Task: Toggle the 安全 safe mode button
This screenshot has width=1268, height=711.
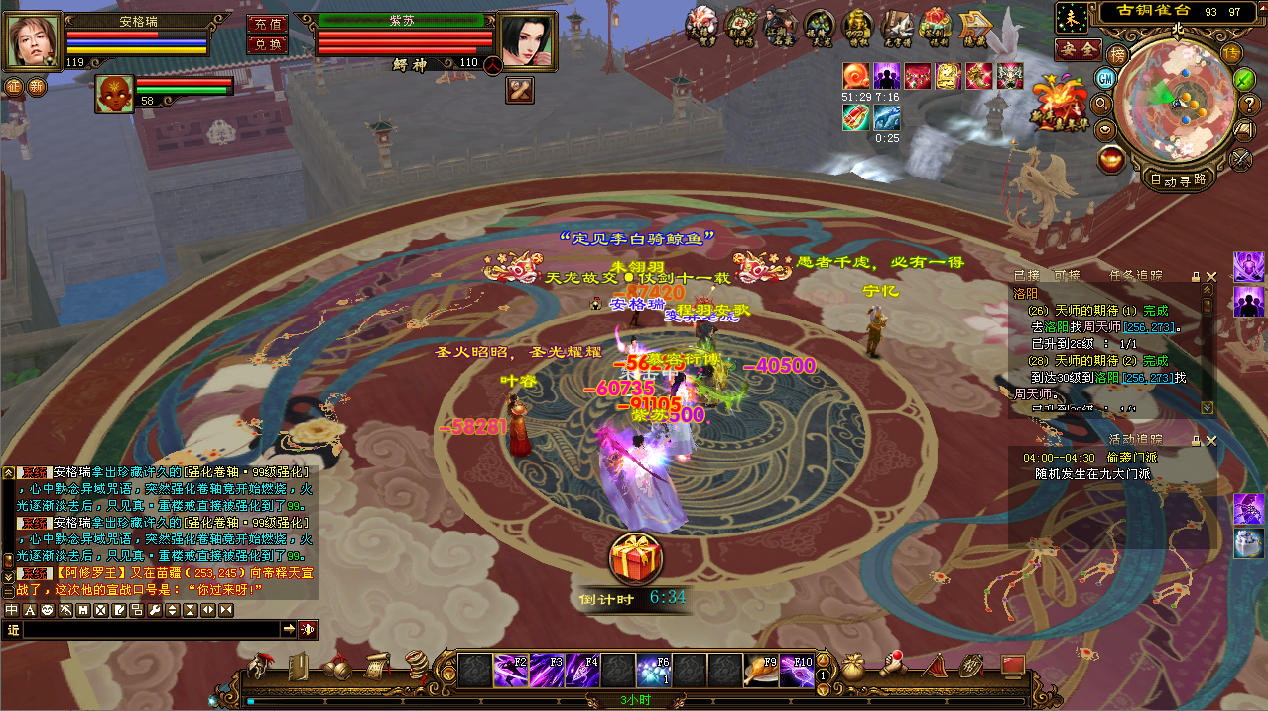Action: (x=1078, y=48)
